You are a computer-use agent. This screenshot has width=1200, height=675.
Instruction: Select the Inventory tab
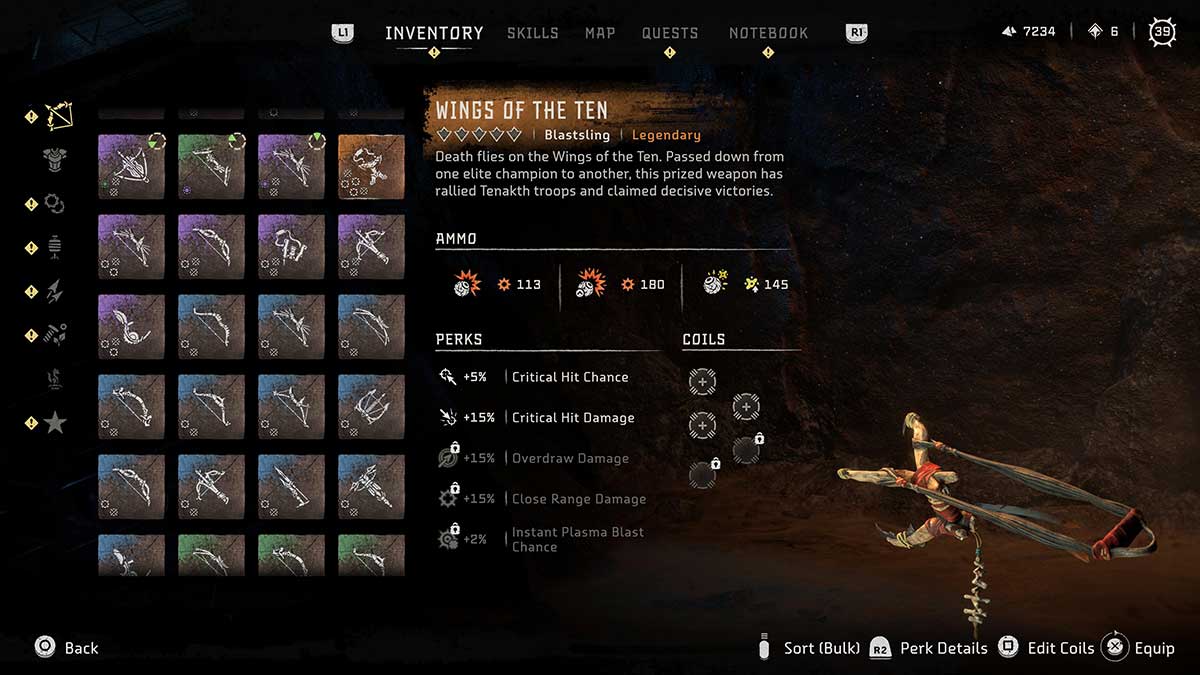click(x=434, y=33)
